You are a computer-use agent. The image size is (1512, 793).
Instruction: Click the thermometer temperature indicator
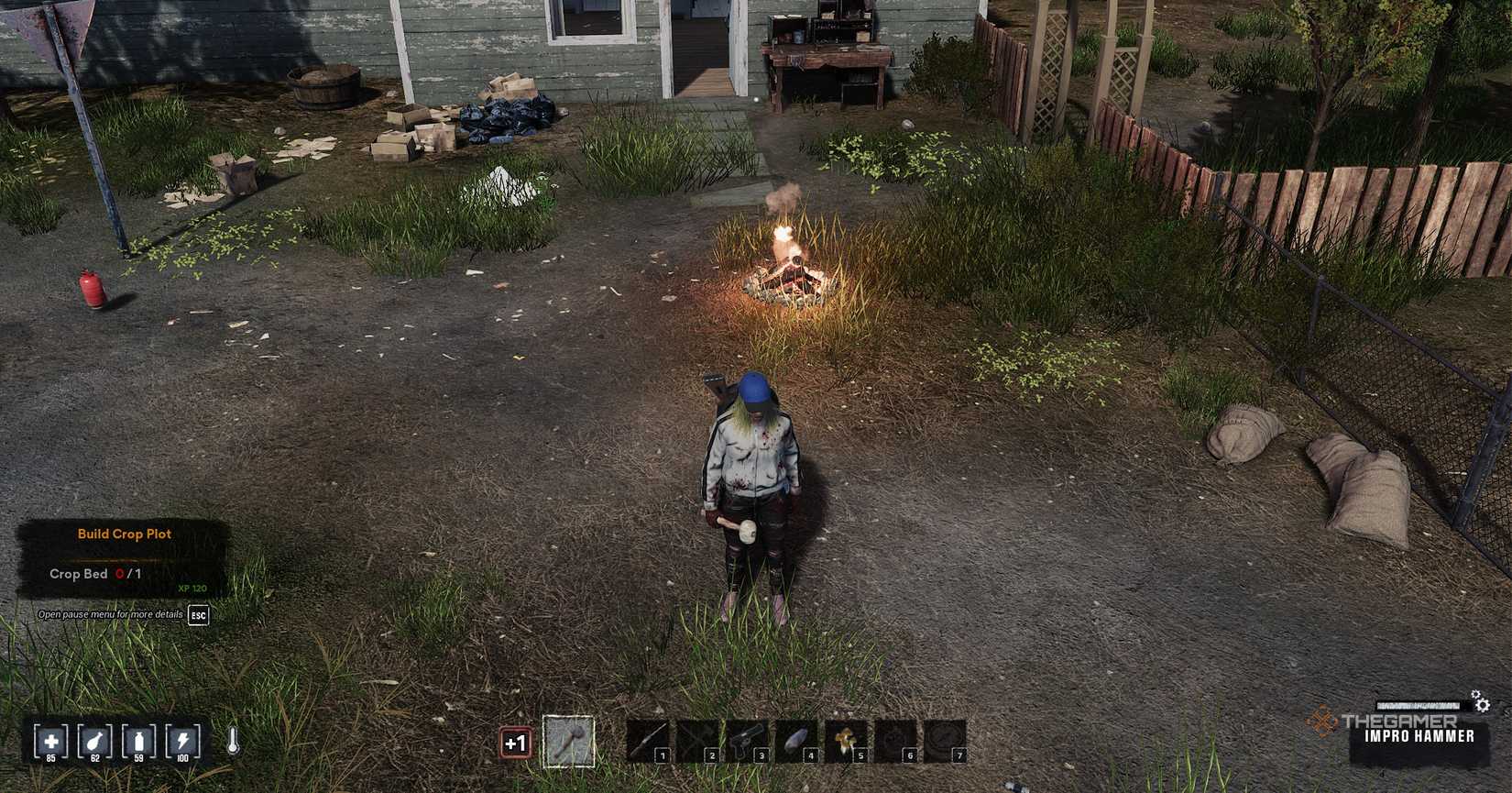click(x=232, y=738)
